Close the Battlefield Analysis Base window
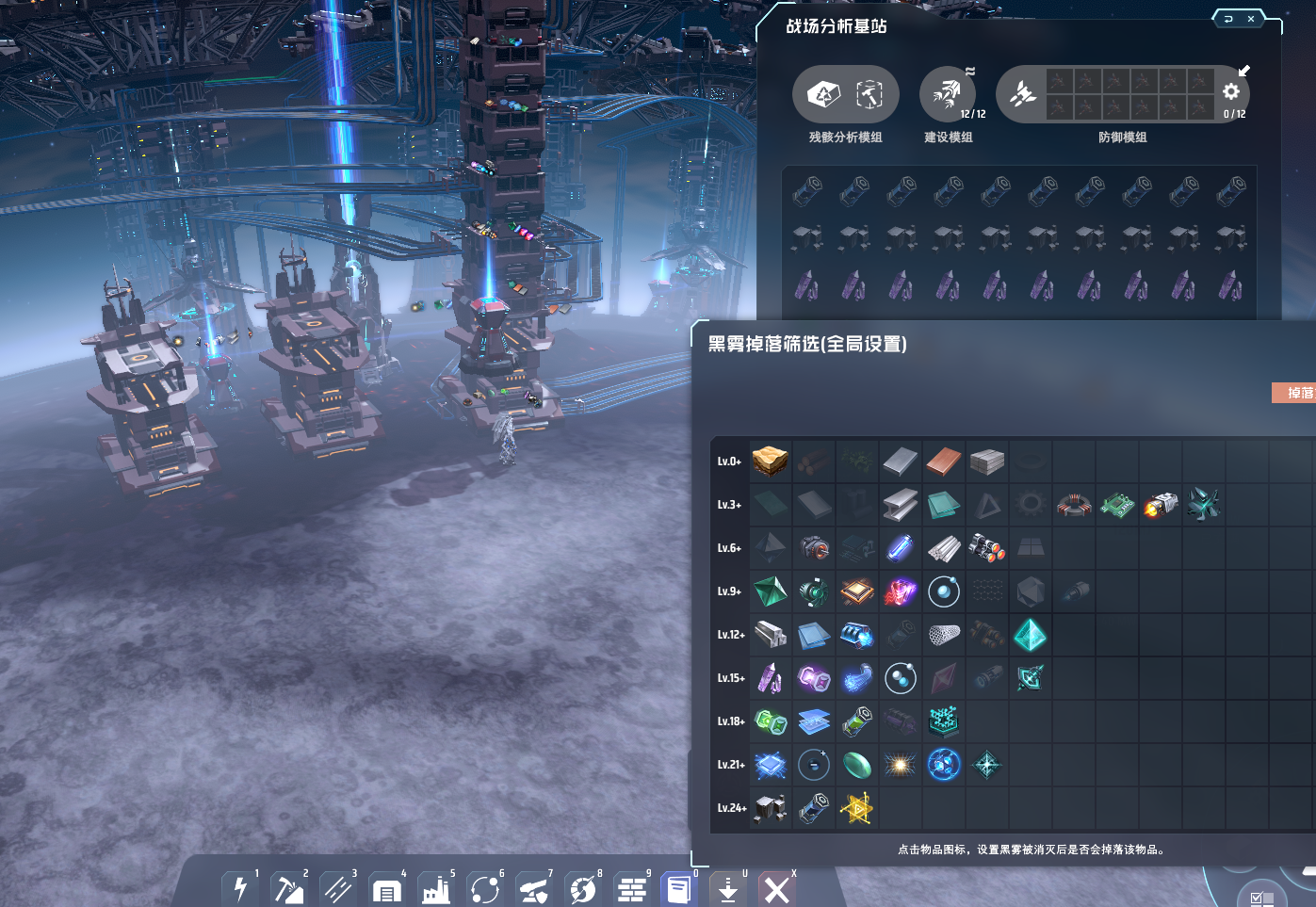 [x=1251, y=19]
